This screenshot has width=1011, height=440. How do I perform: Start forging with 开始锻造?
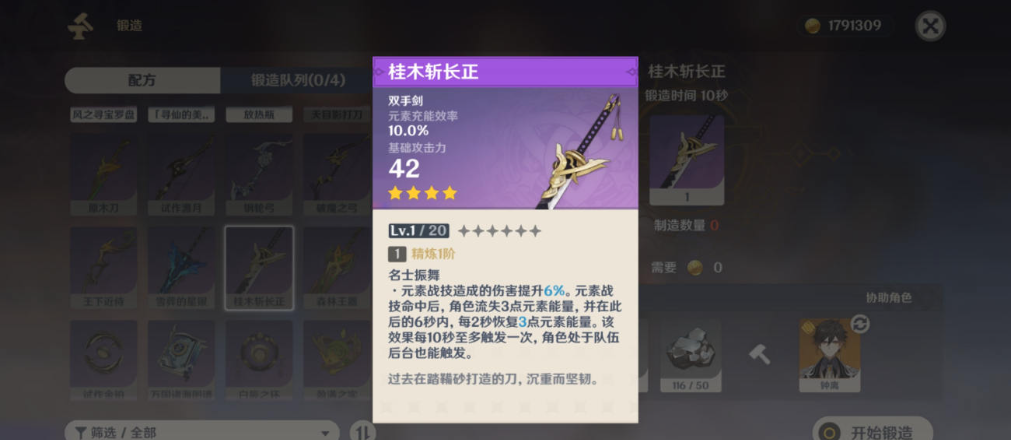point(871,432)
